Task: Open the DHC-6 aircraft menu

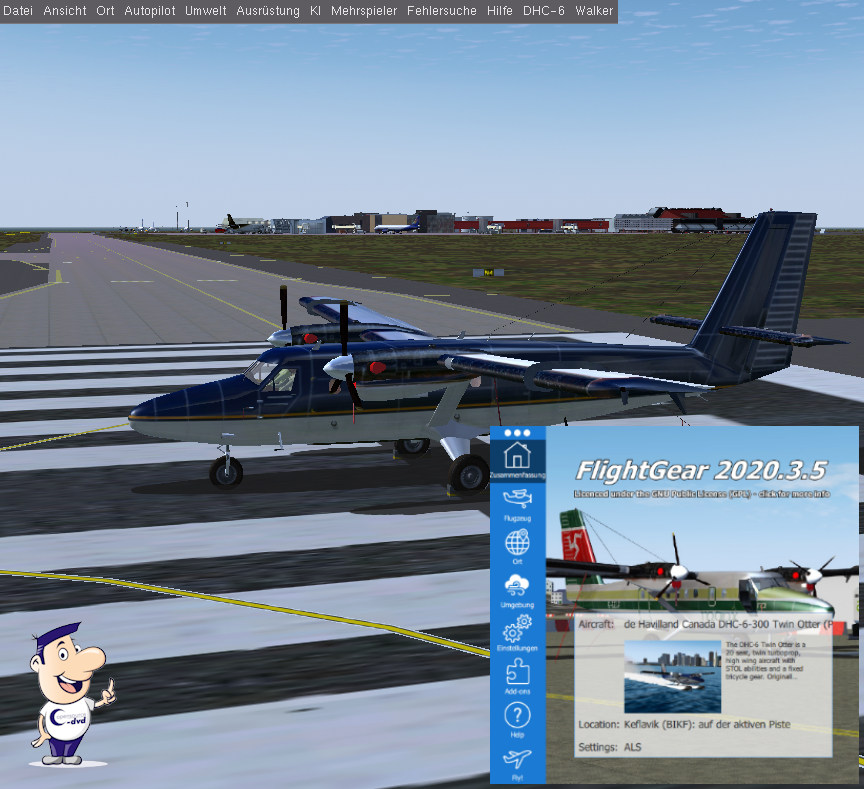Action: (545, 10)
